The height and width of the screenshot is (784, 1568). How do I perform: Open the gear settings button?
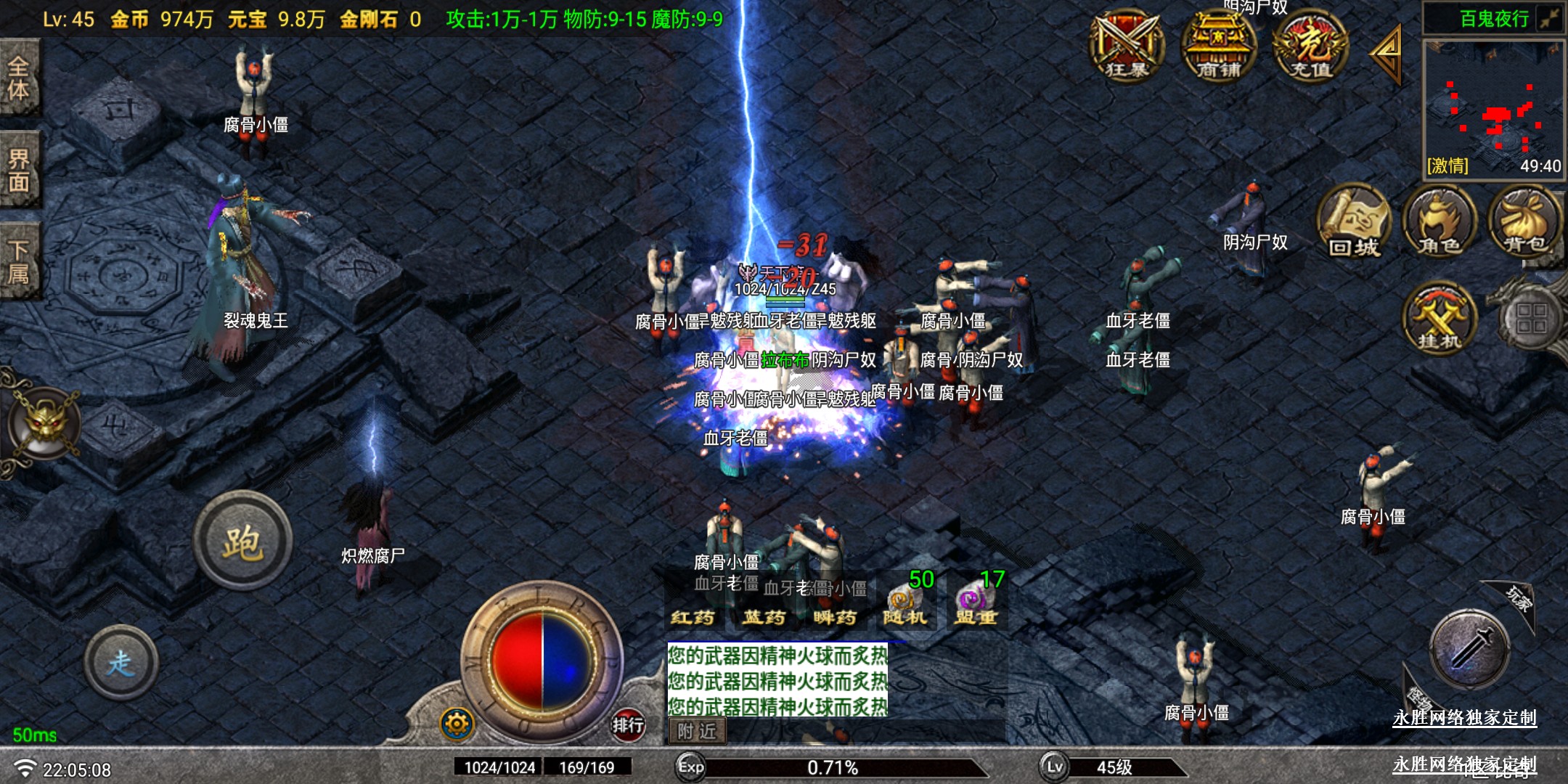[x=457, y=723]
